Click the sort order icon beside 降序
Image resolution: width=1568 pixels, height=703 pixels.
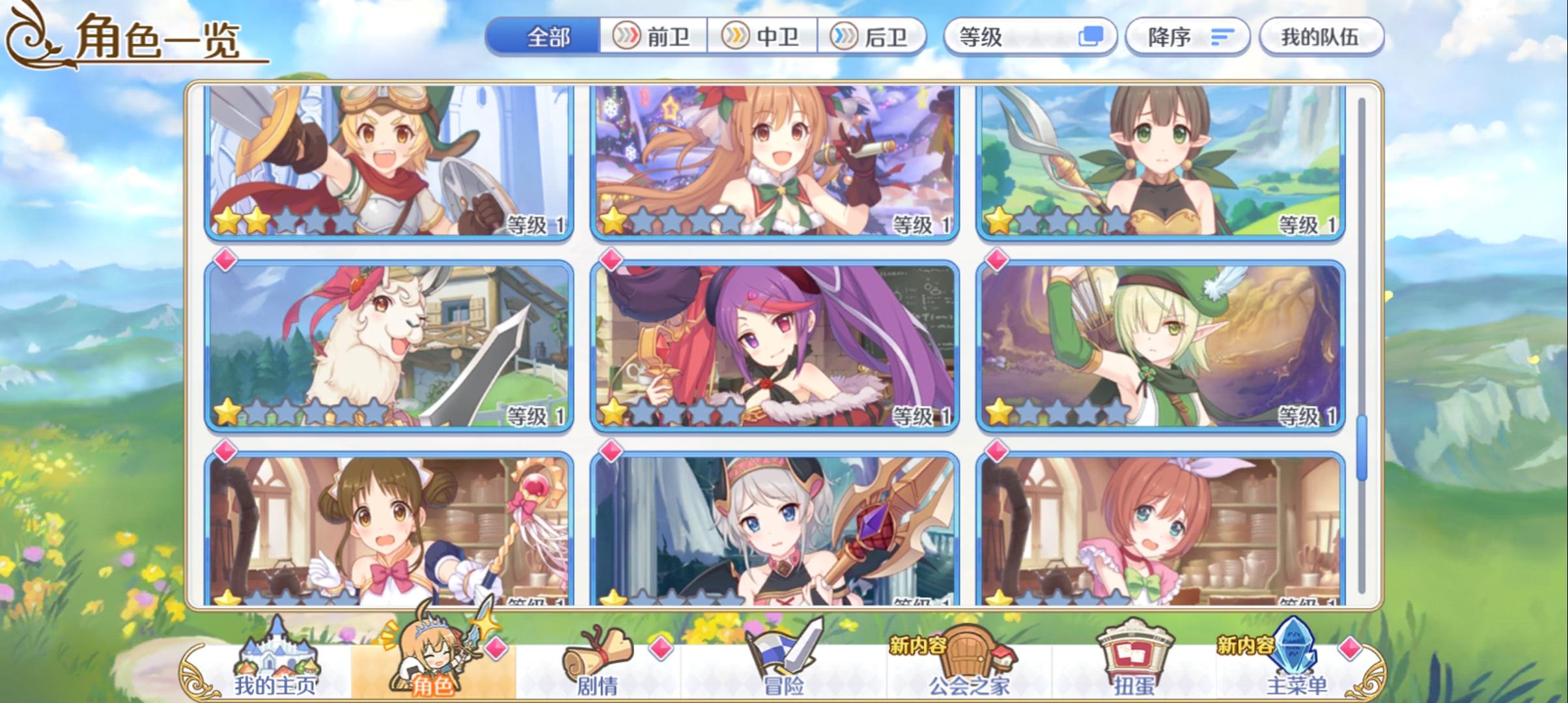point(1219,37)
